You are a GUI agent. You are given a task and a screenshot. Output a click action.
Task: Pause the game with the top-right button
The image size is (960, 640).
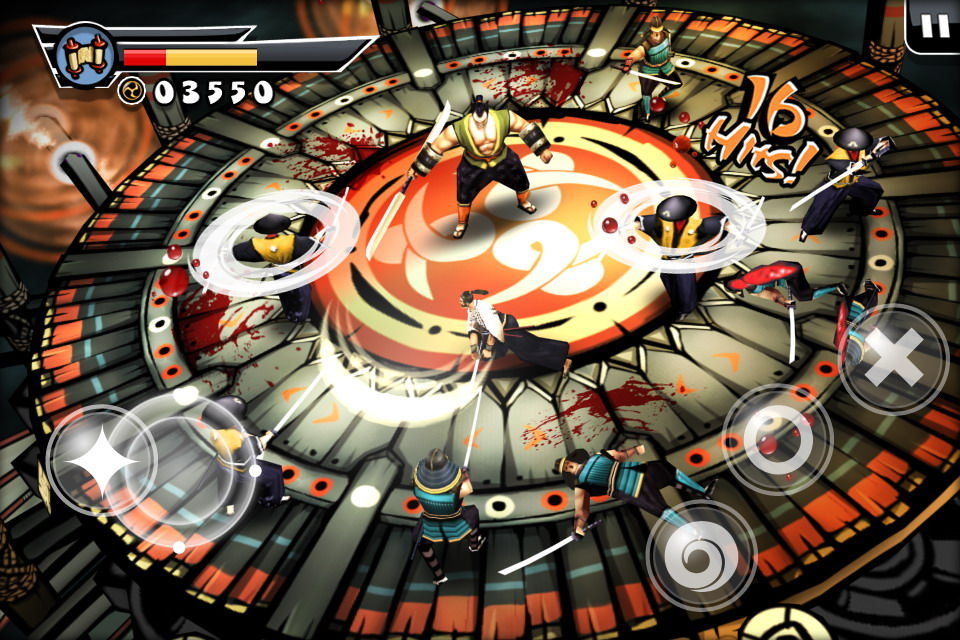[x=935, y=25]
